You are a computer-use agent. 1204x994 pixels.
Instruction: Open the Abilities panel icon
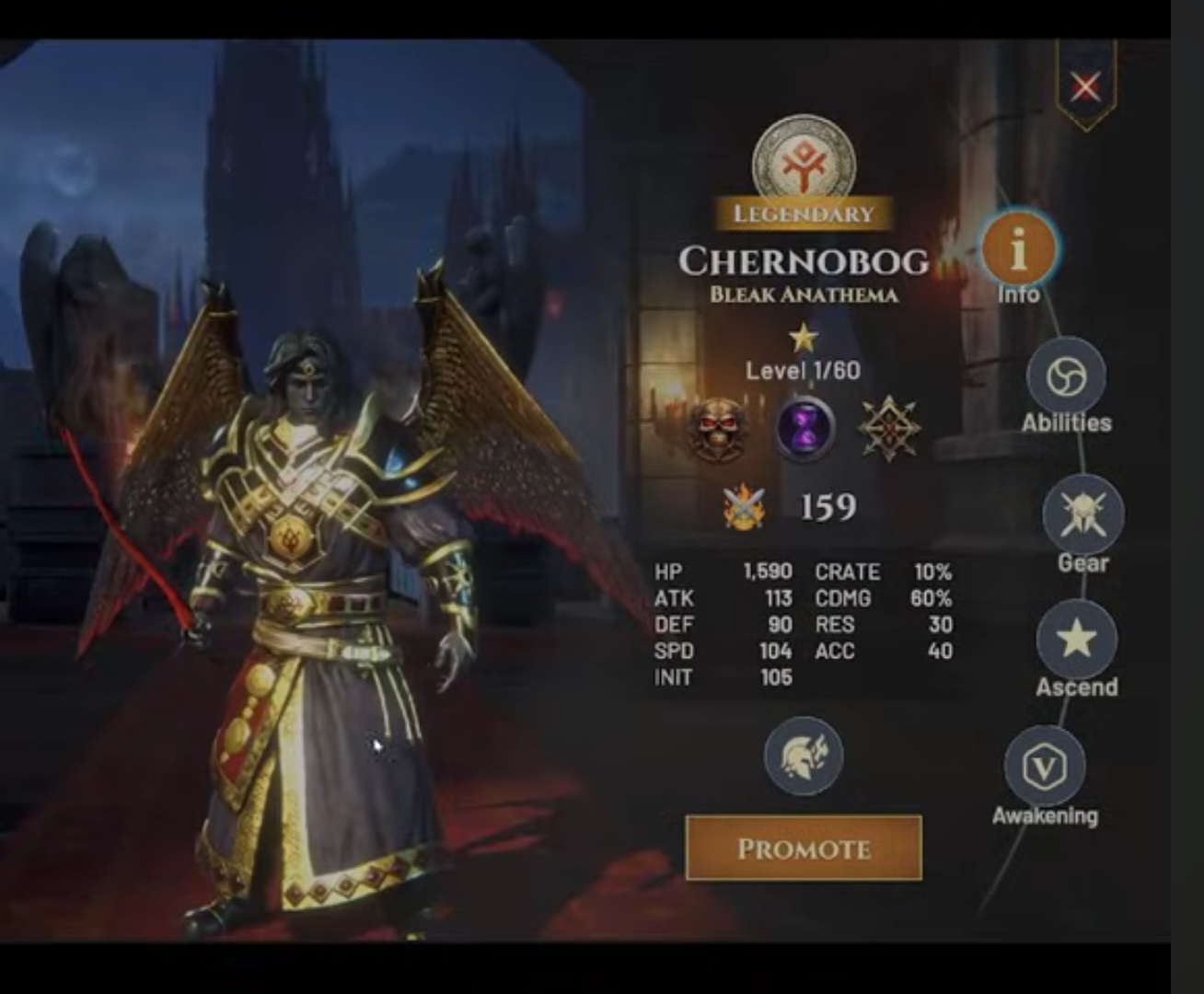pos(1068,376)
